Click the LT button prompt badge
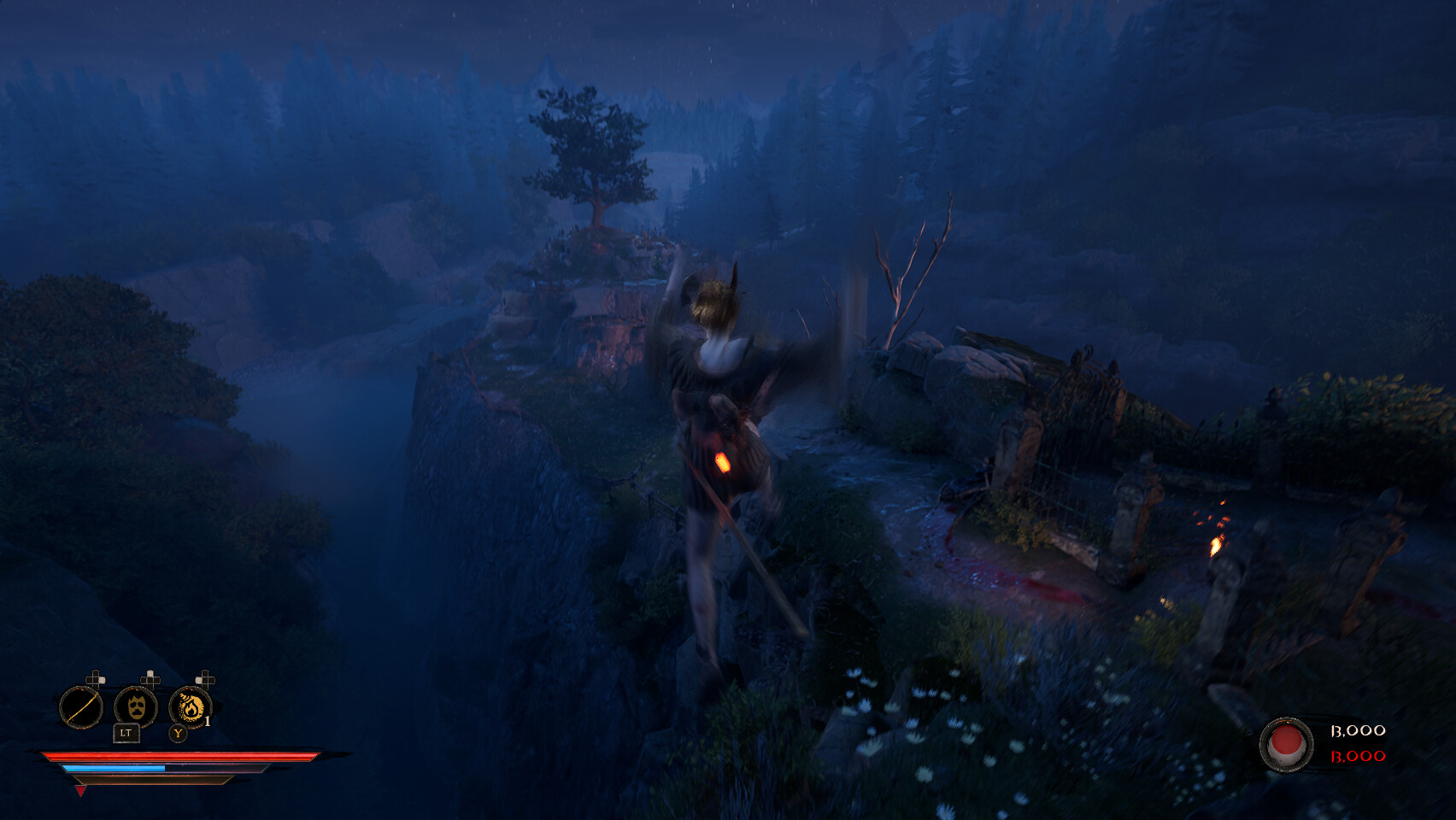 coord(126,732)
